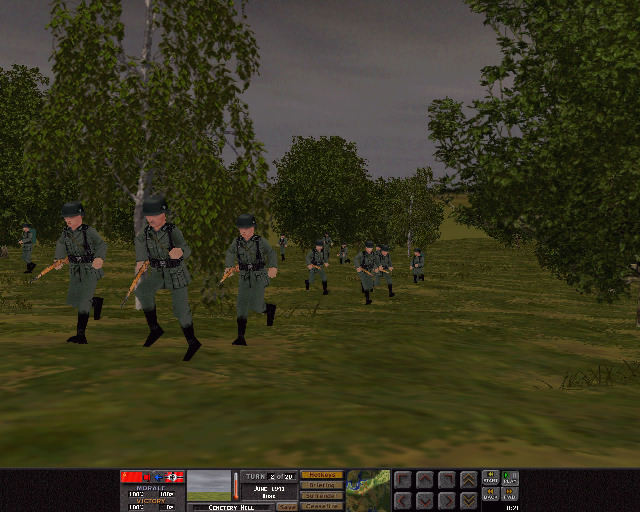The image size is (640, 512).
Task: Pan camera left with left arrow
Action: tap(403, 499)
